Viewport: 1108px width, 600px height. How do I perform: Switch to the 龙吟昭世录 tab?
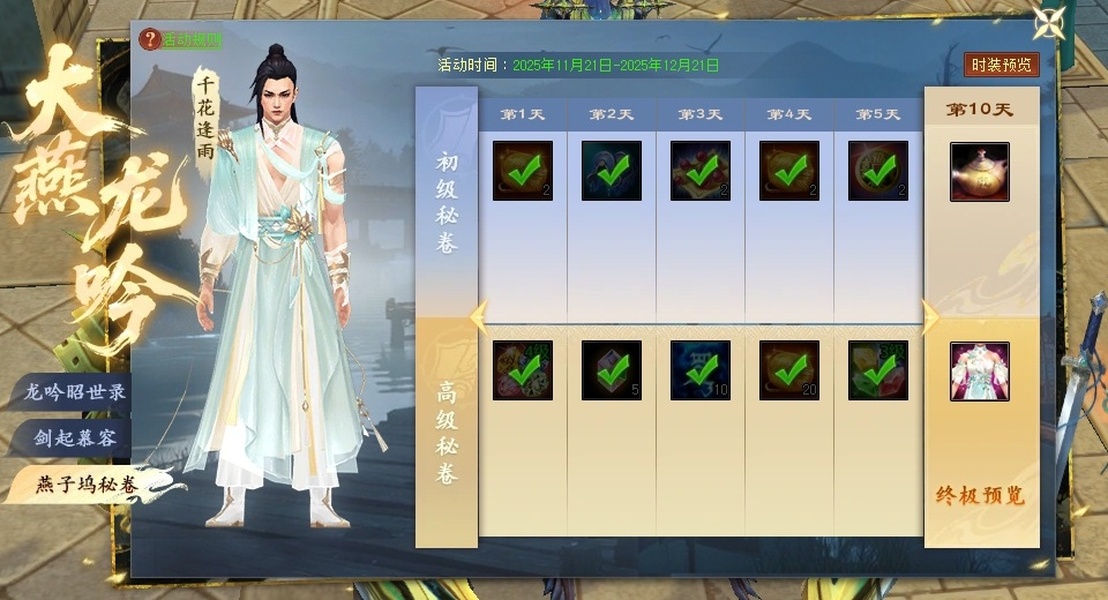[x=74, y=392]
